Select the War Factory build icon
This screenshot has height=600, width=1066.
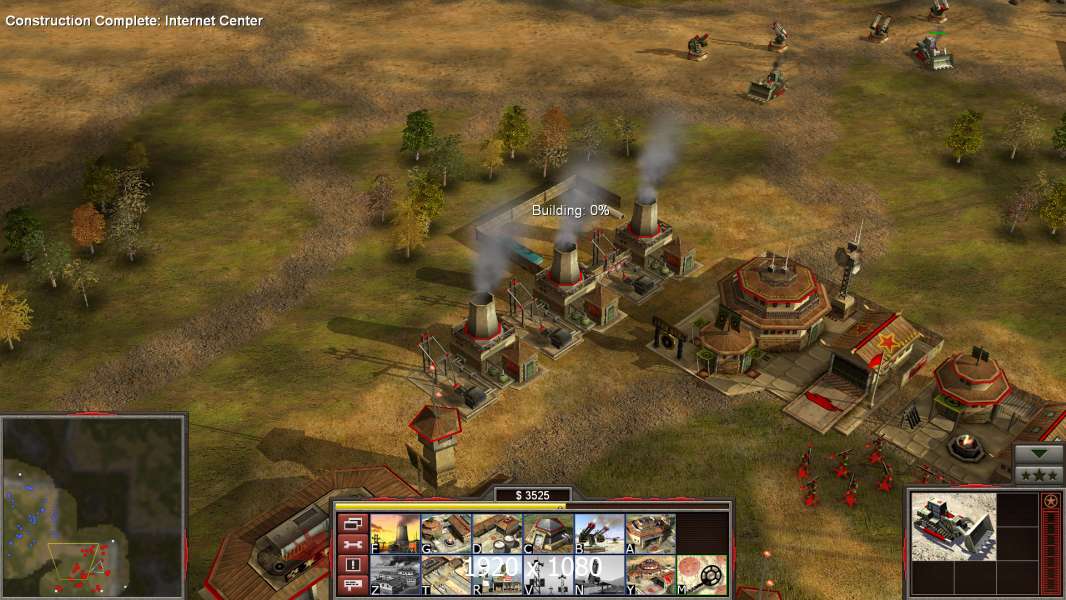tap(650, 534)
